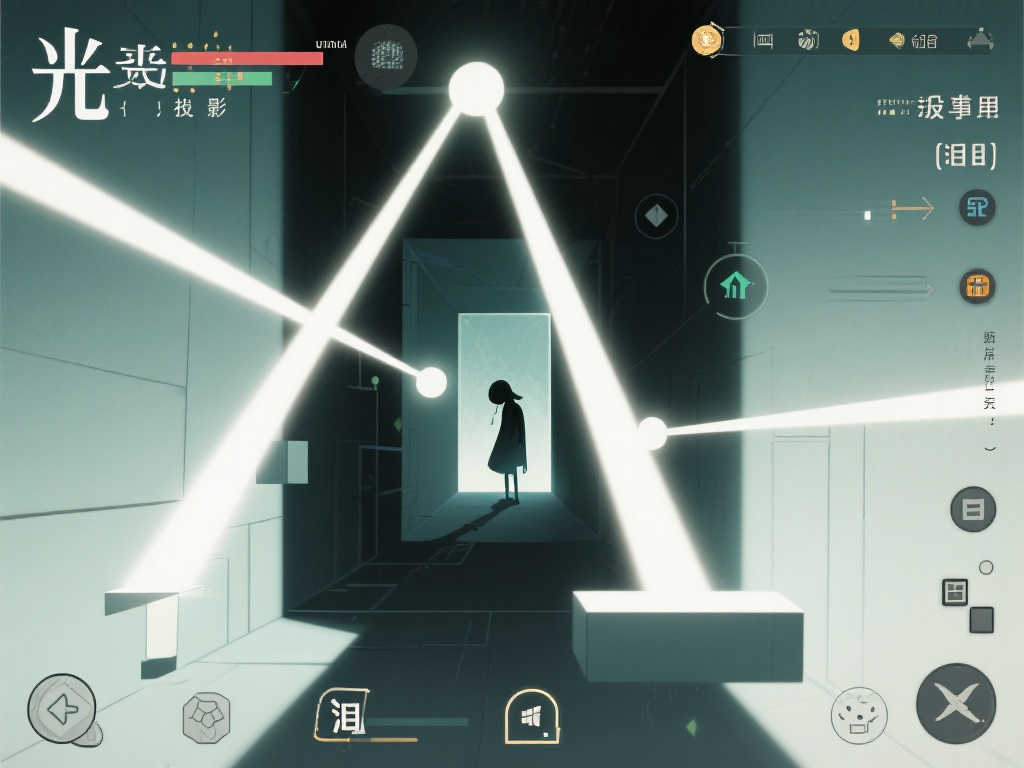Tap the large dark X button
1024x768 pixels.
coord(956,703)
